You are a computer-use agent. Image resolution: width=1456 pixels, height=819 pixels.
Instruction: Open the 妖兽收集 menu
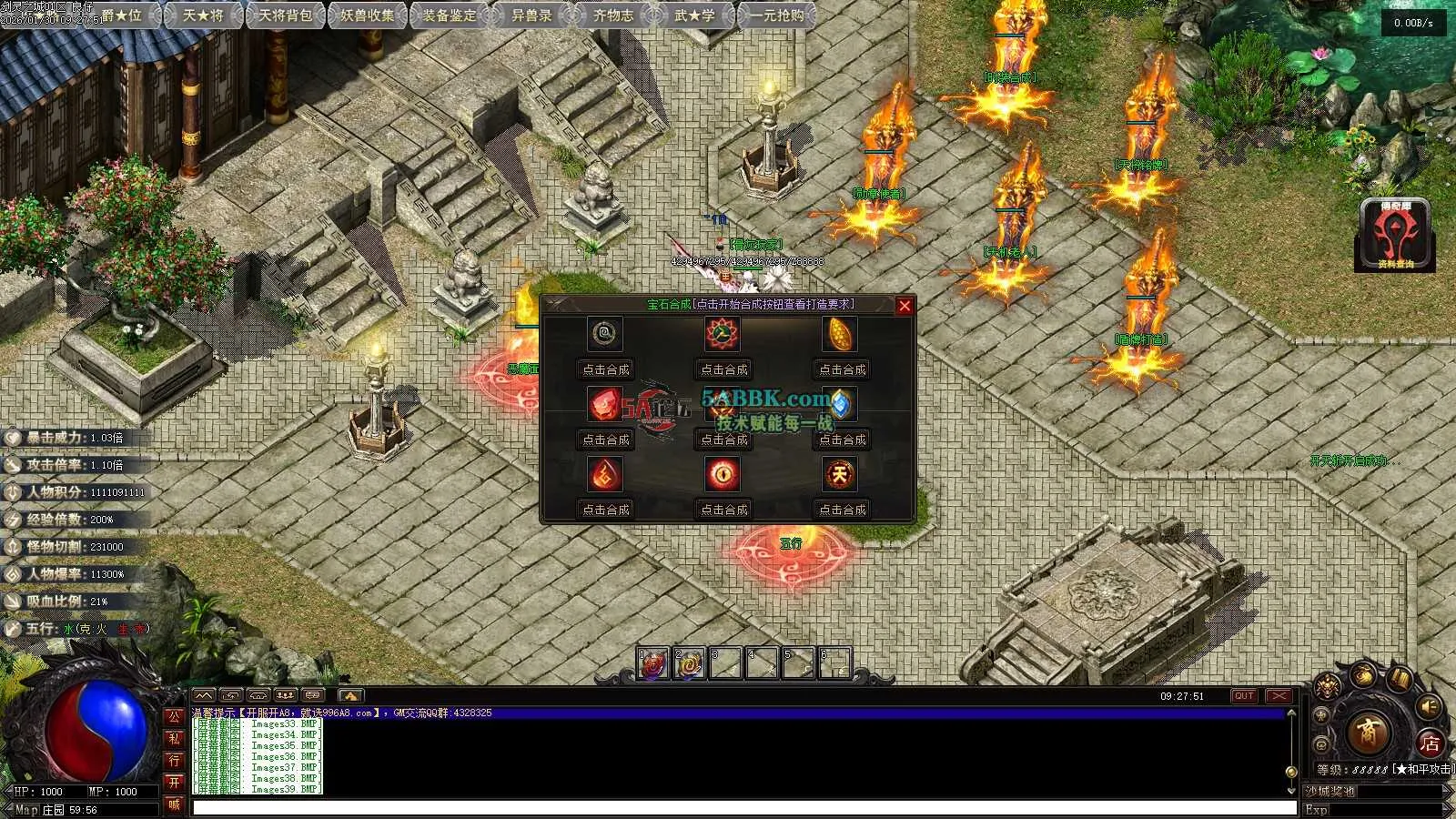[x=368, y=15]
